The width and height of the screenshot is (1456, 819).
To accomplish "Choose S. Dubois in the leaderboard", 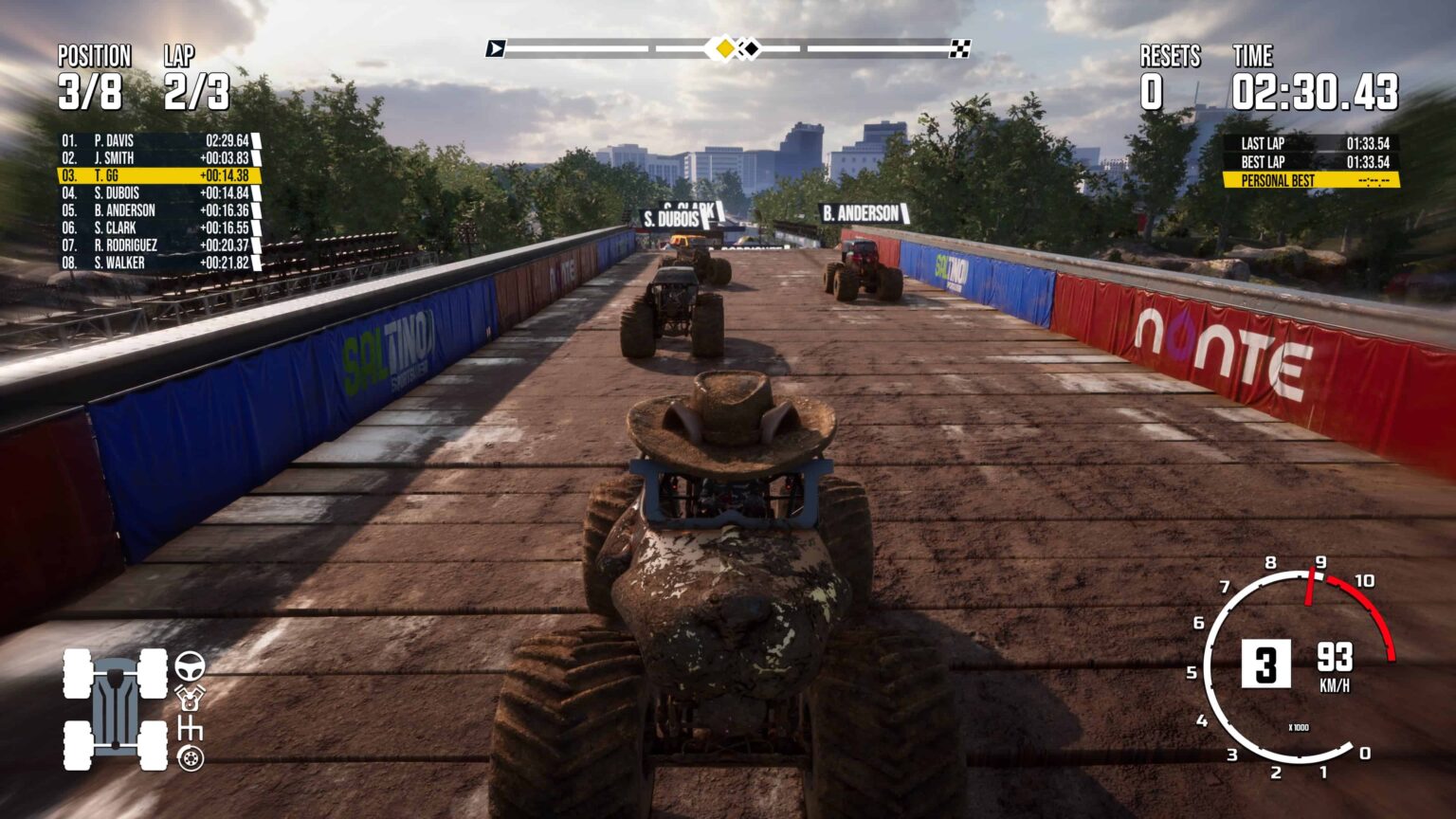I will [x=158, y=192].
